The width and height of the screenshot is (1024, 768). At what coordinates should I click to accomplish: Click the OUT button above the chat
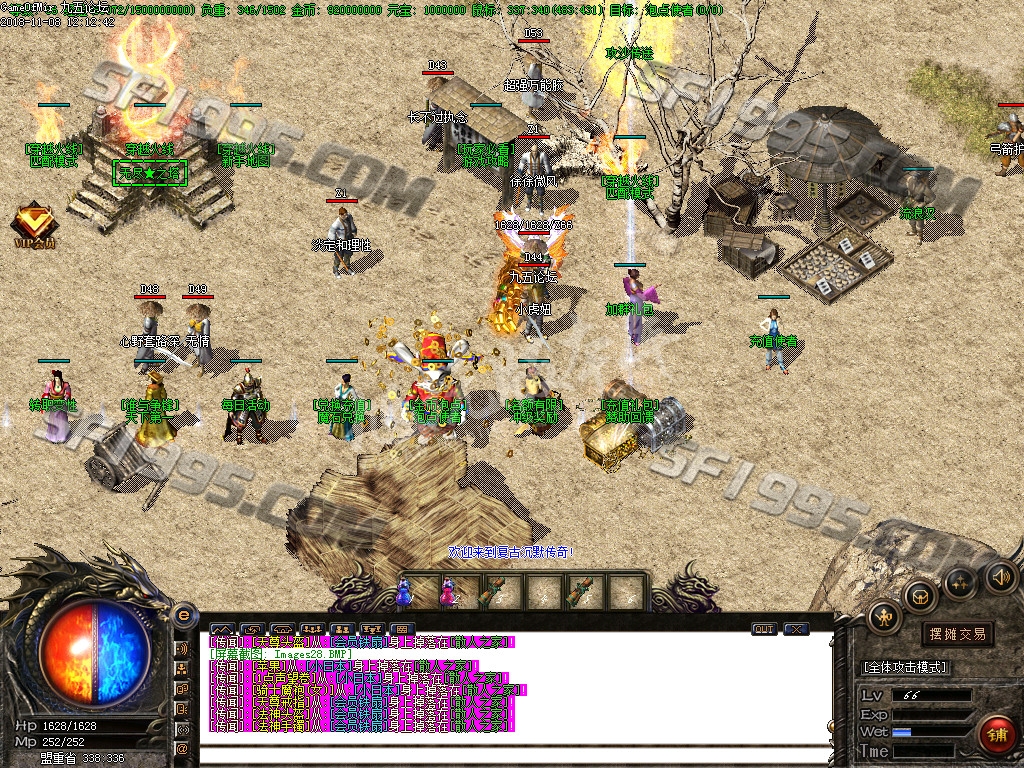(x=764, y=629)
